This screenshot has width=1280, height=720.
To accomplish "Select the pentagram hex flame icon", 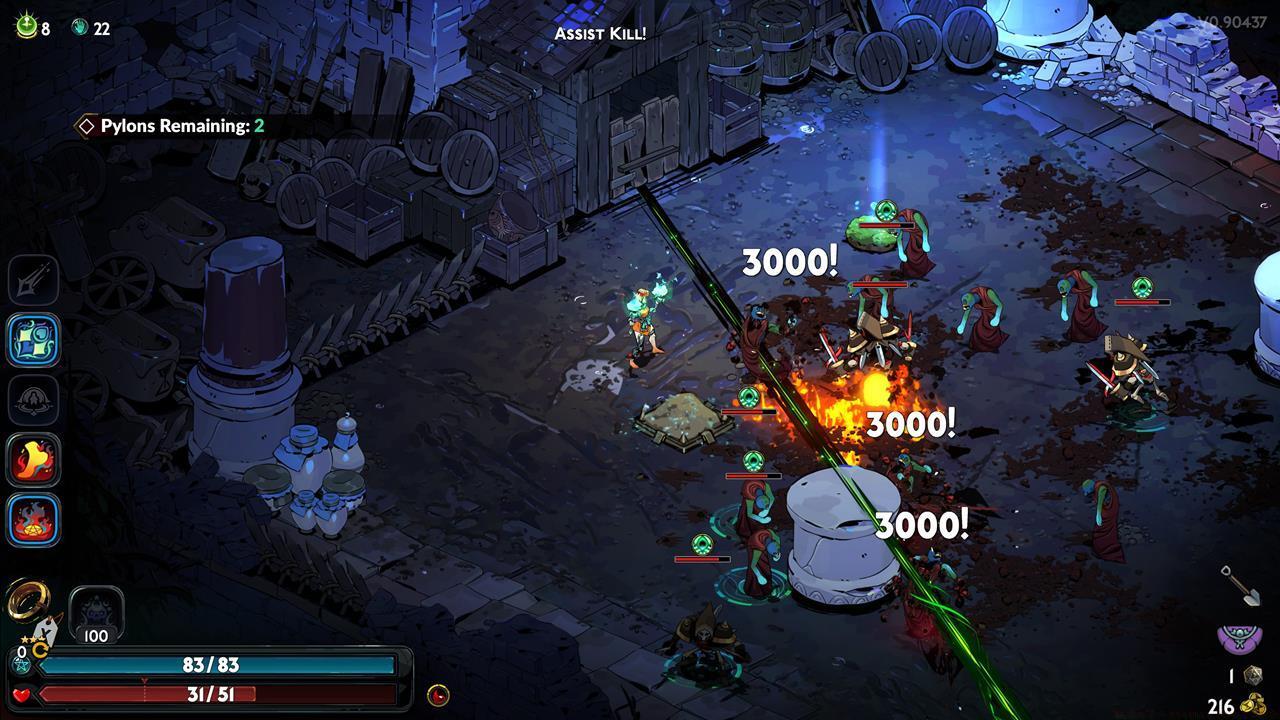I will click(x=33, y=520).
